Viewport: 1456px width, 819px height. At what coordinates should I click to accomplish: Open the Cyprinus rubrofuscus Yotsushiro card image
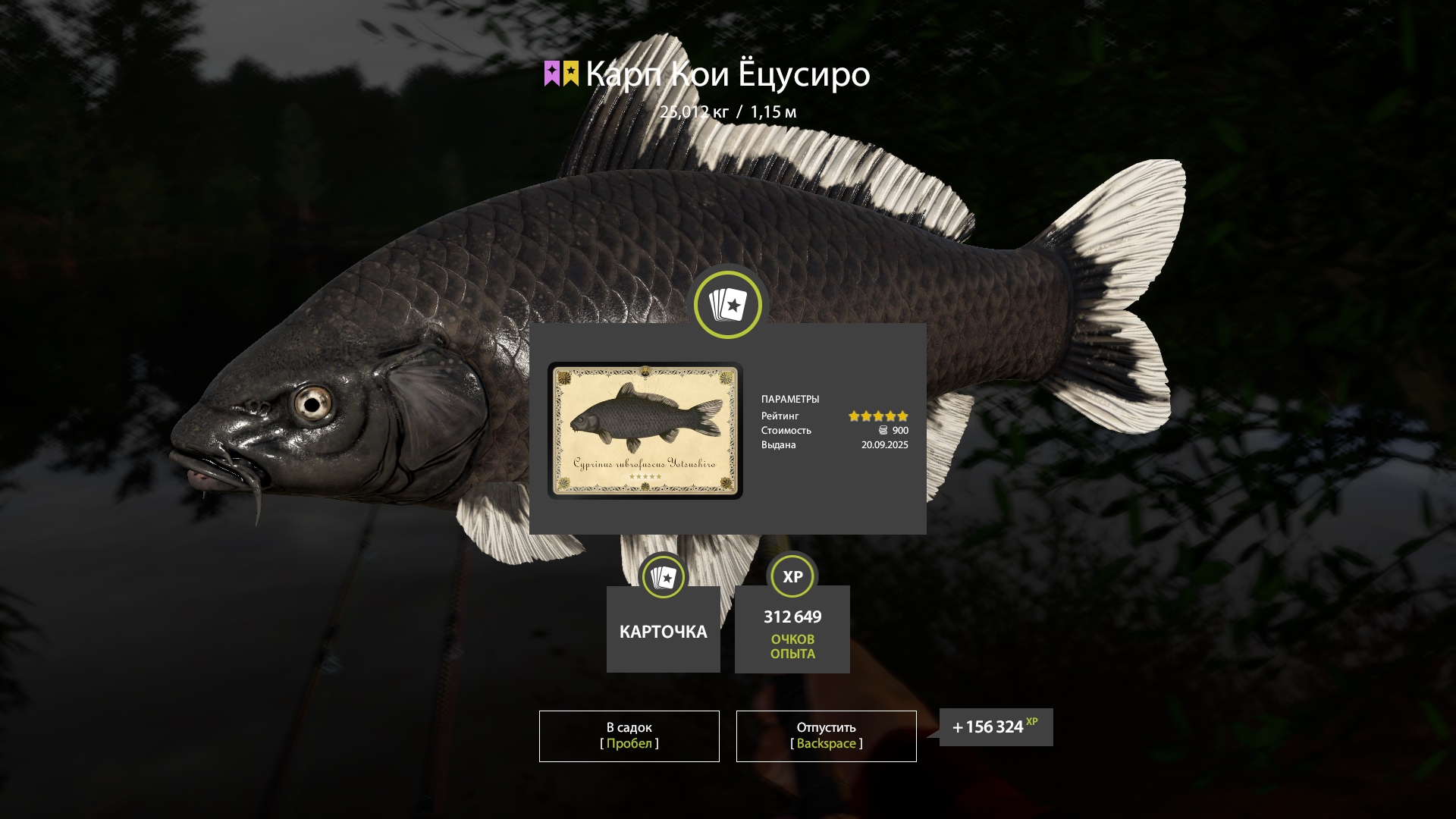coord(645,430)
